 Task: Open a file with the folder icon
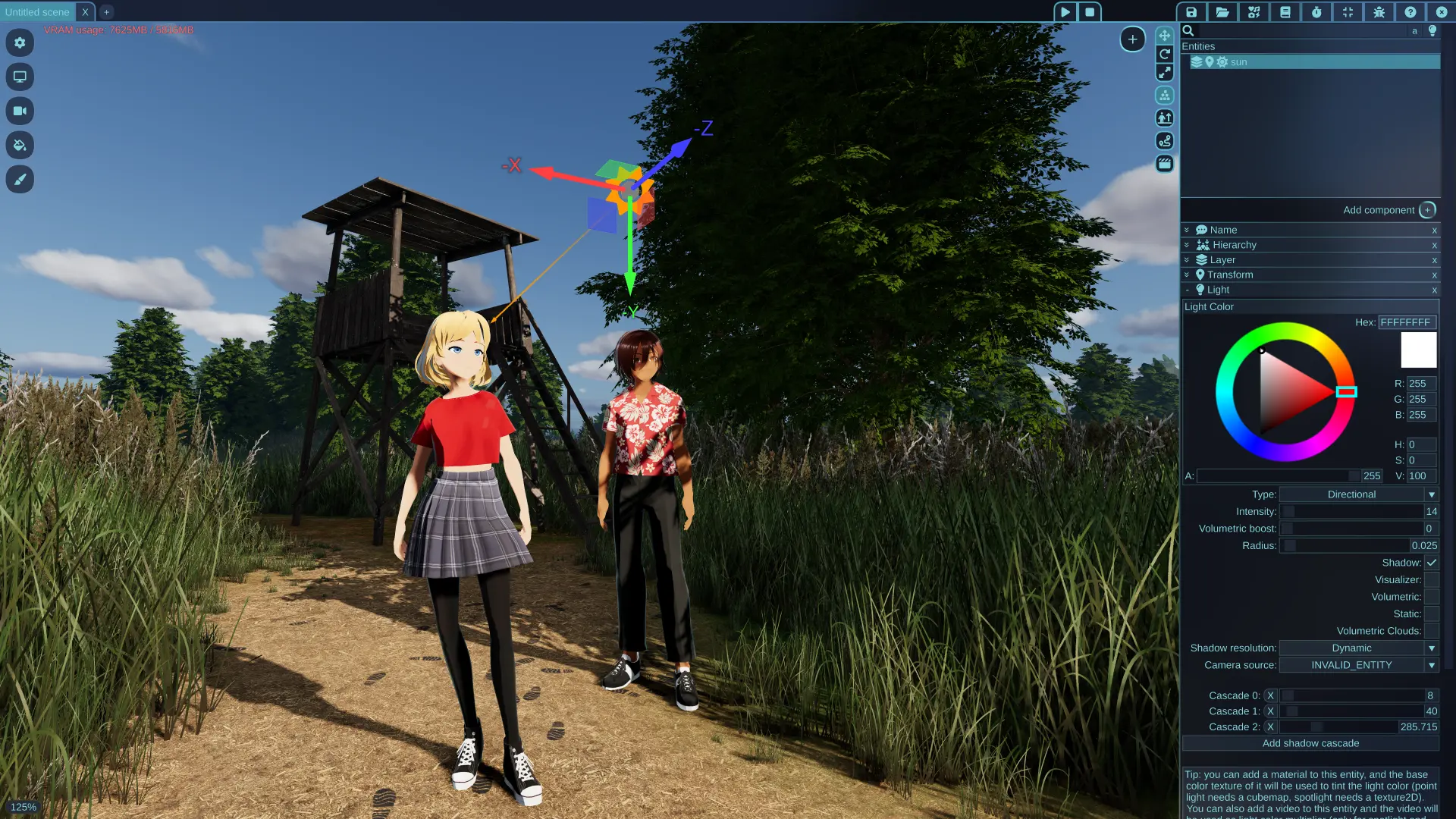[1222, 12]
